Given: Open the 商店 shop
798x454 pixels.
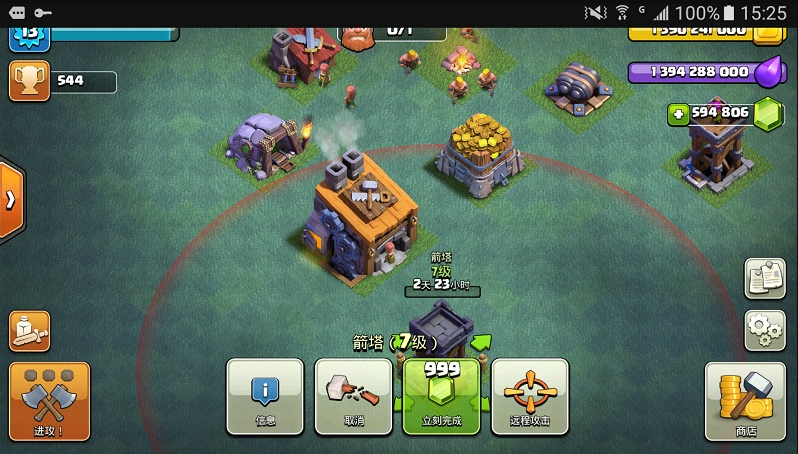Looking at the screenshot, I should (x=745, y=401).
